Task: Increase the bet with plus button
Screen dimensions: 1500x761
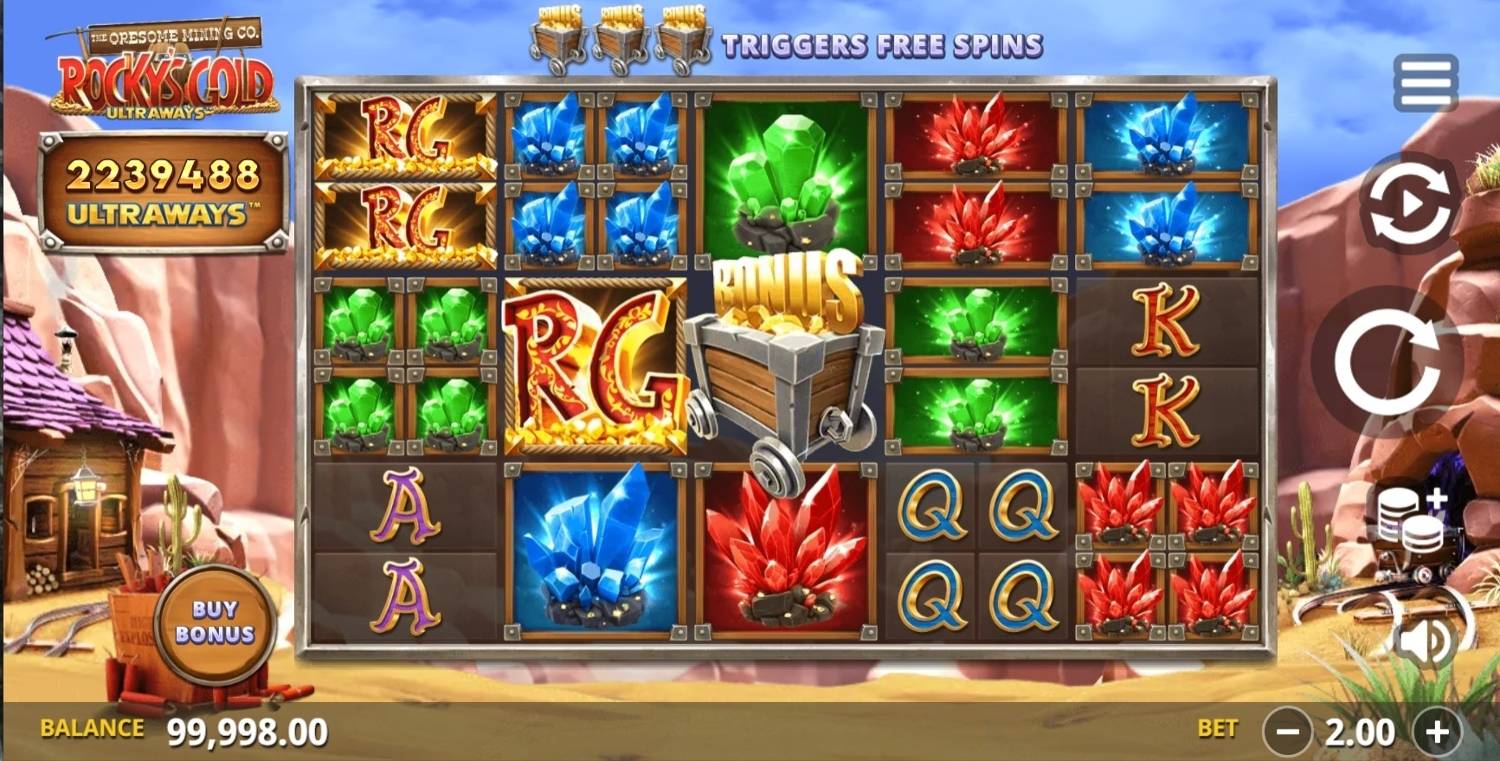Action: pos(1436,733)
